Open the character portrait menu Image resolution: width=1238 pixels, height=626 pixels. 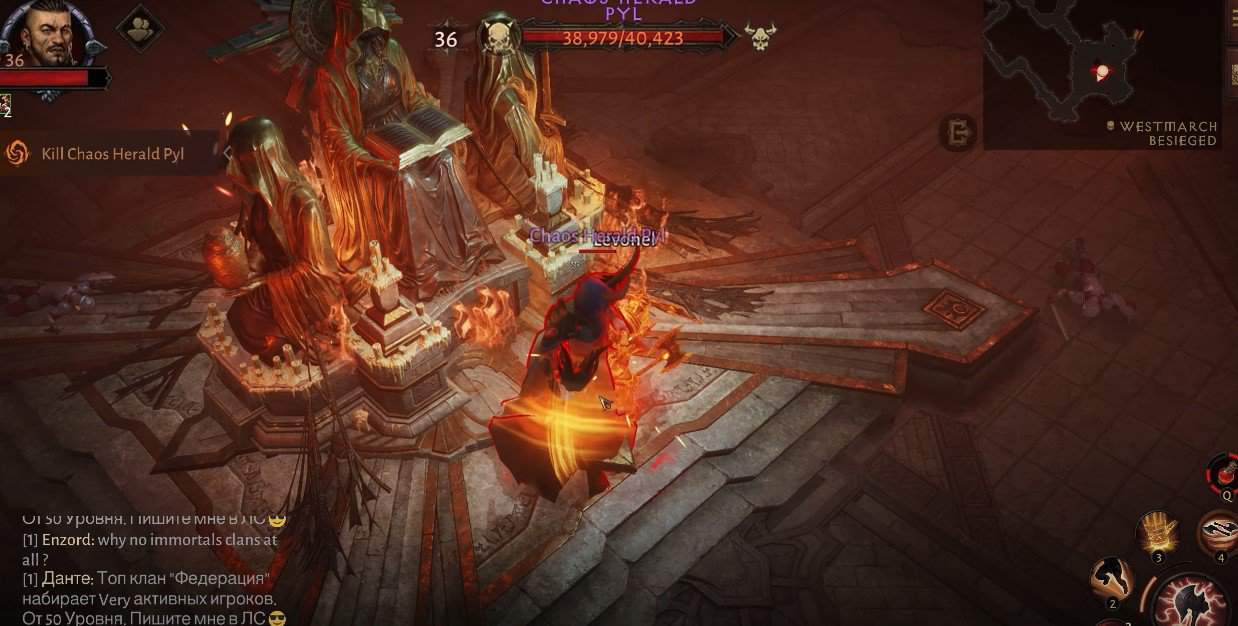click(x=46, y=33)
